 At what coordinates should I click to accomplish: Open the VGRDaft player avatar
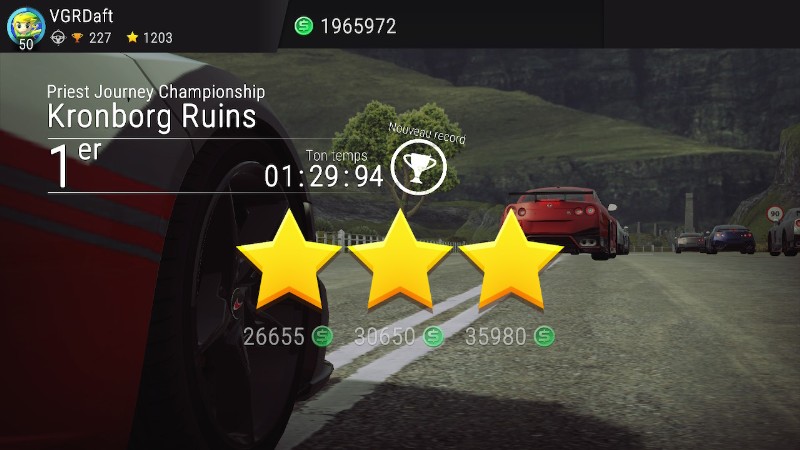[25, 24]
